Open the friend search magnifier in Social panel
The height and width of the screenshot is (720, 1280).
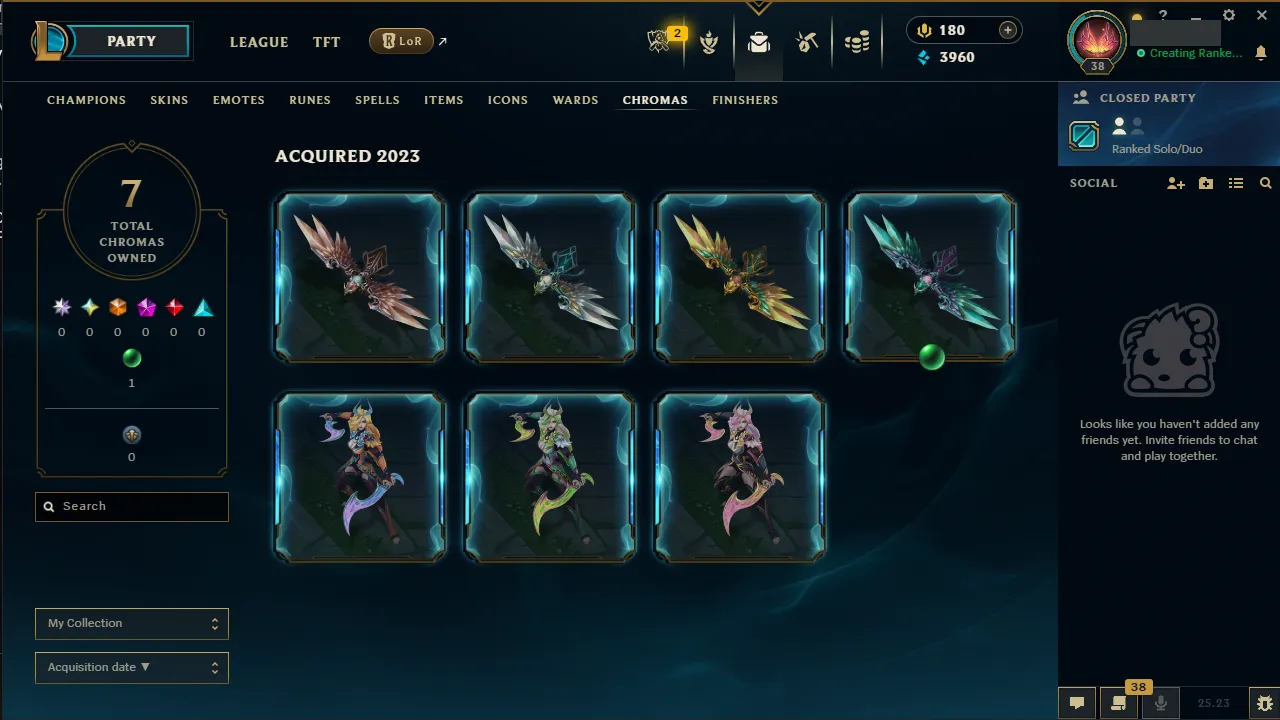(x=1265, y=184)
